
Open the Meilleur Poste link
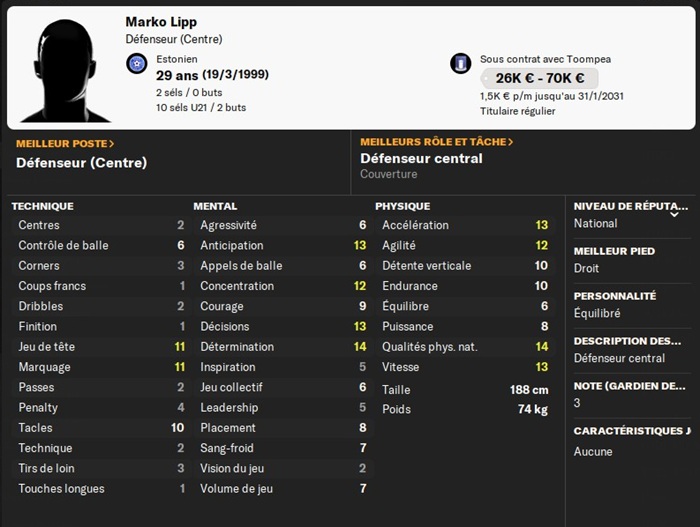(65, 143)
